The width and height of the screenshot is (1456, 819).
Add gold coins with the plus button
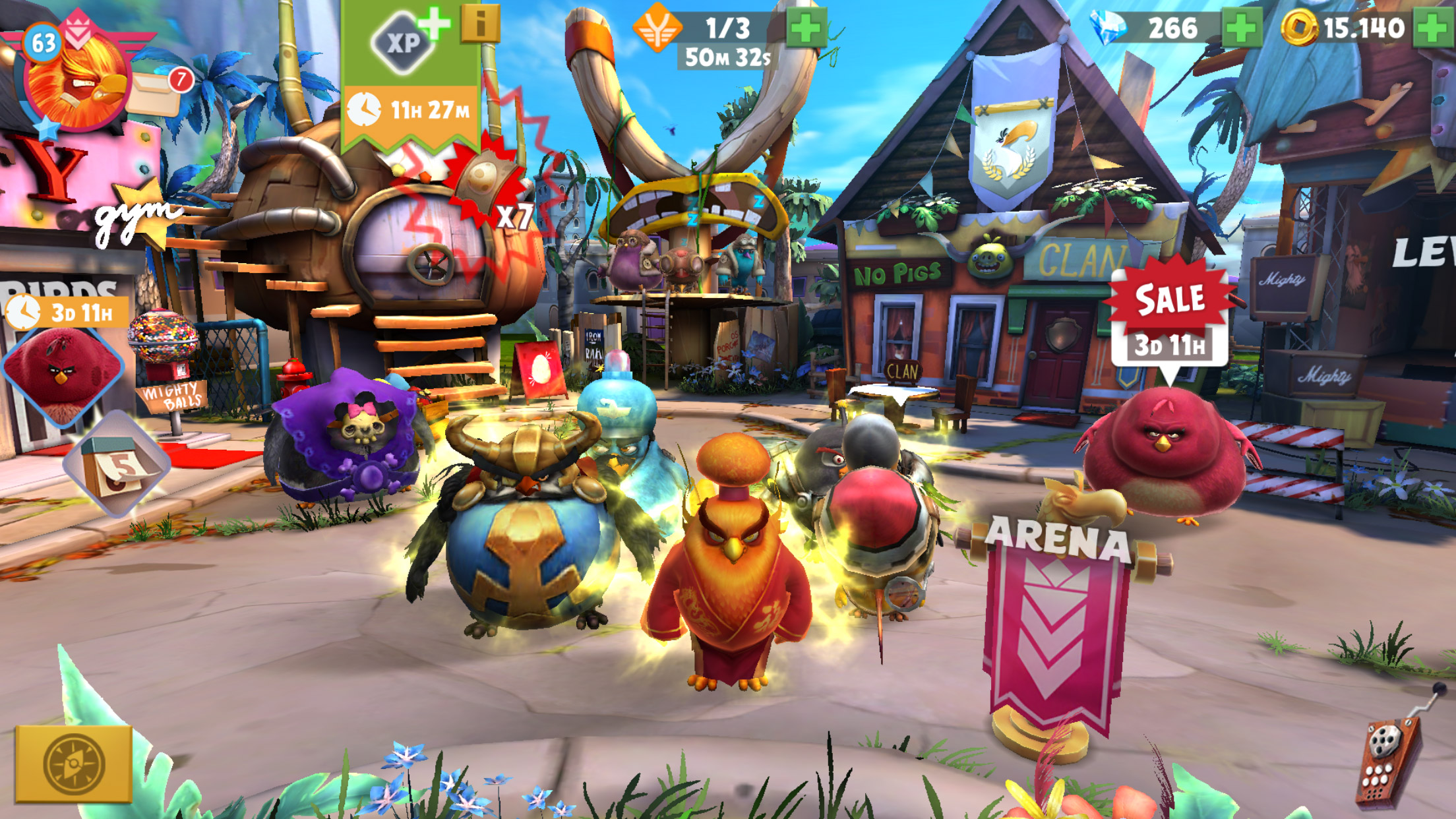click(1432, 28)
